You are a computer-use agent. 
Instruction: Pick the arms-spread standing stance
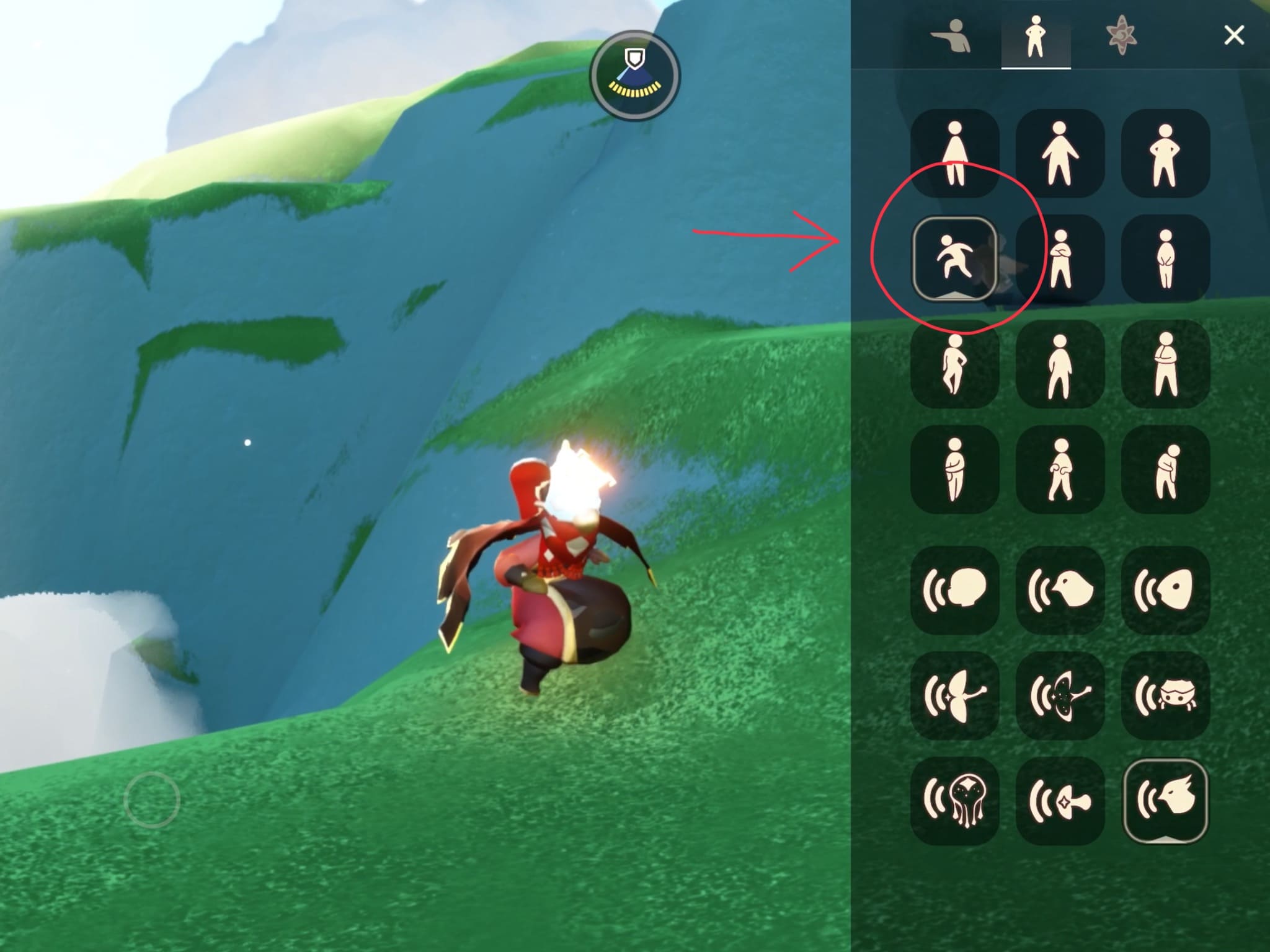point(1060,154)
